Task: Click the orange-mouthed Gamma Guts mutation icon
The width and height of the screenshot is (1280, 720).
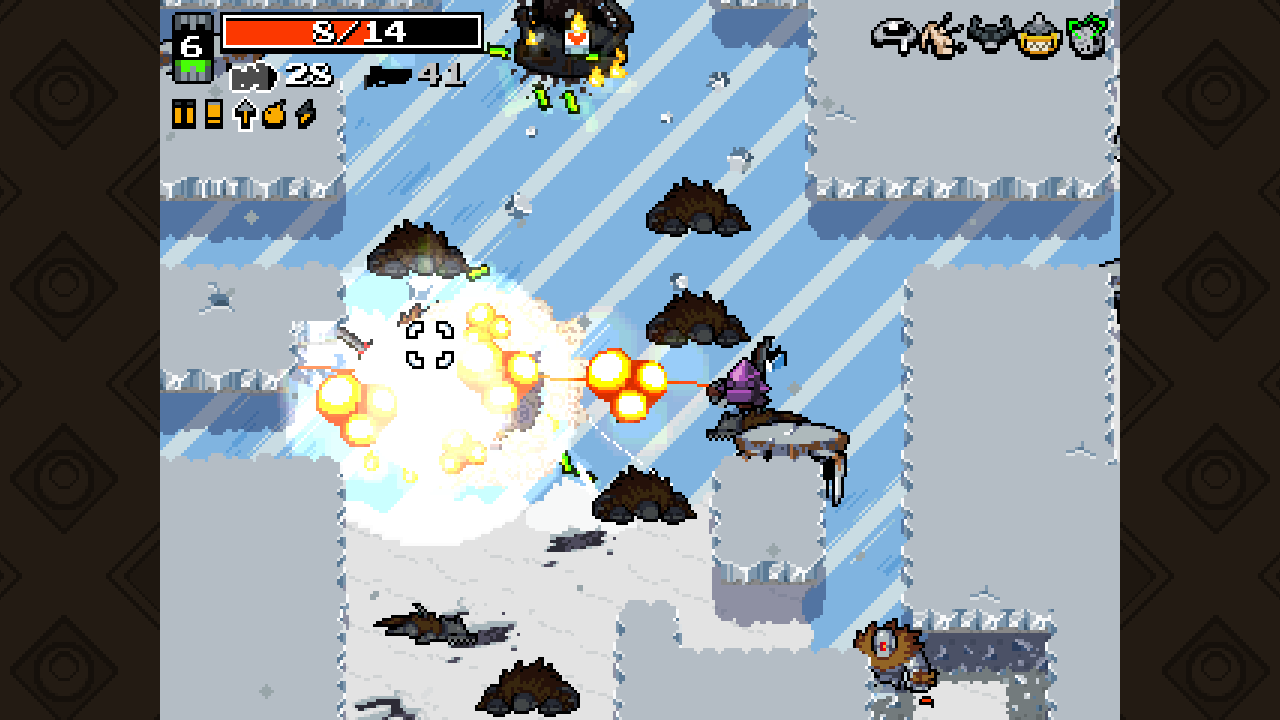Action: coord(1039,38)
